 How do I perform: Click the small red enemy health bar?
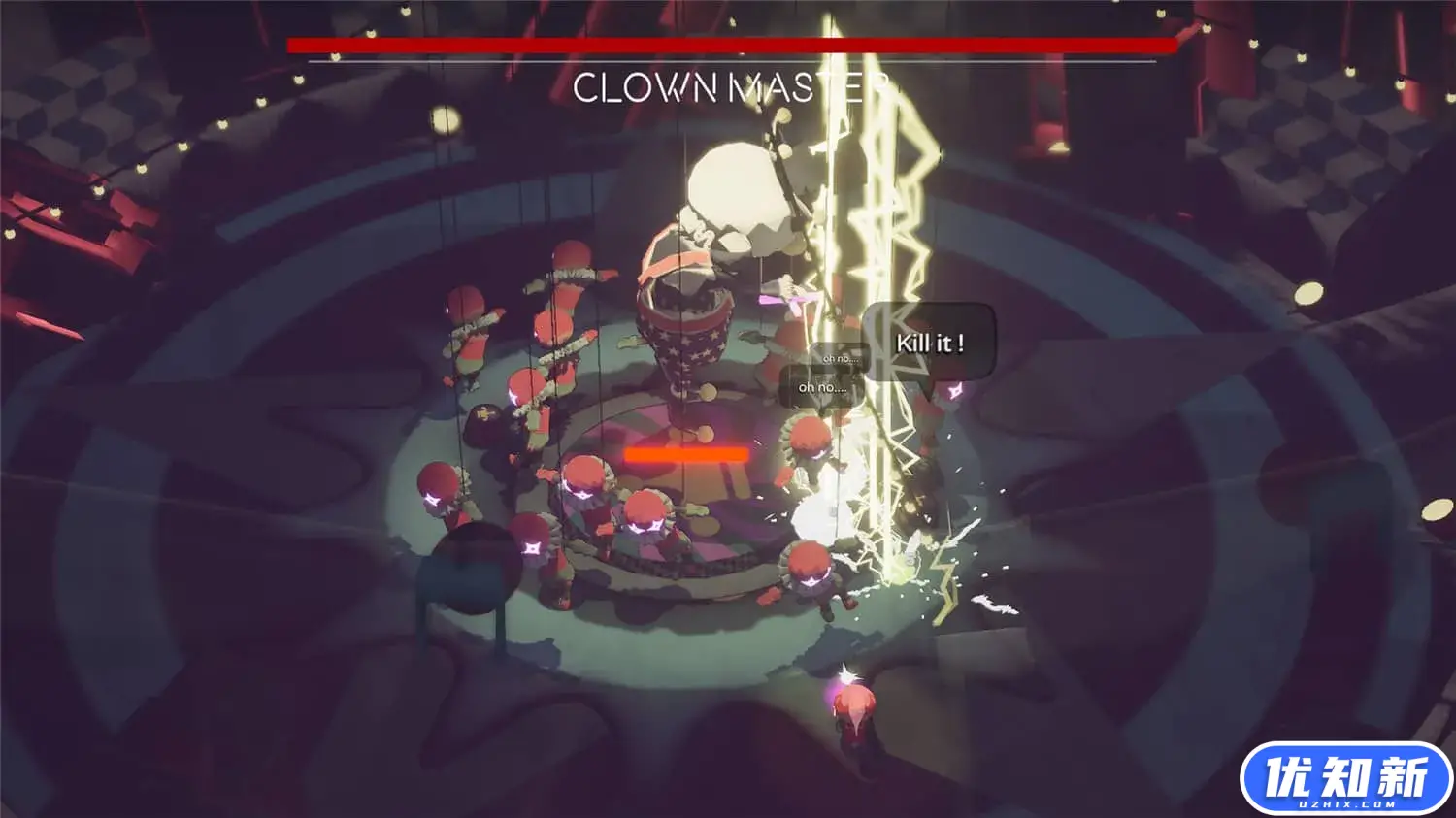coord(686,453)
